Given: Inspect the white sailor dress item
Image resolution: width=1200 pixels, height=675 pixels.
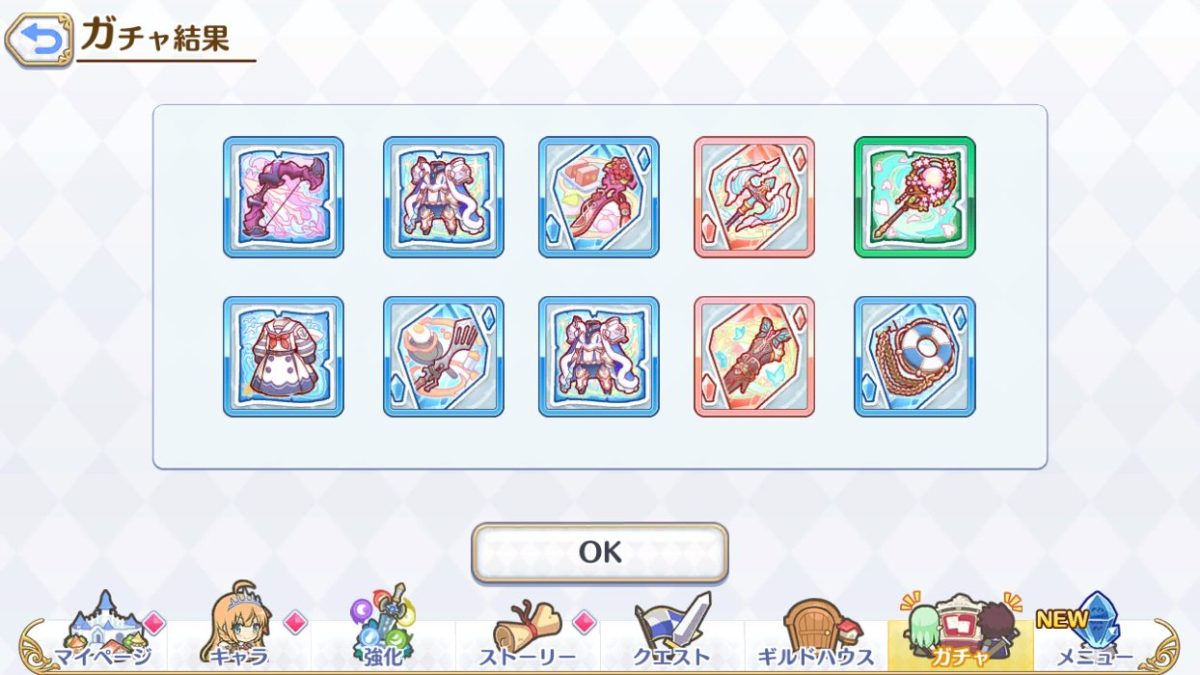Looking at the screenshot, I should click(283, 356).
